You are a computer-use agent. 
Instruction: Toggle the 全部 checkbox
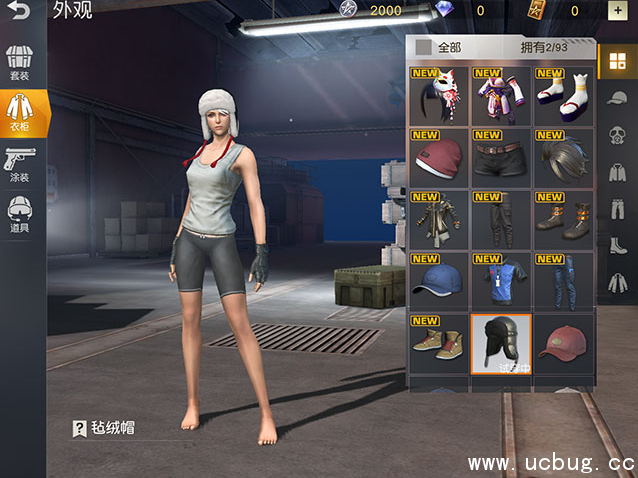point(424,47)
